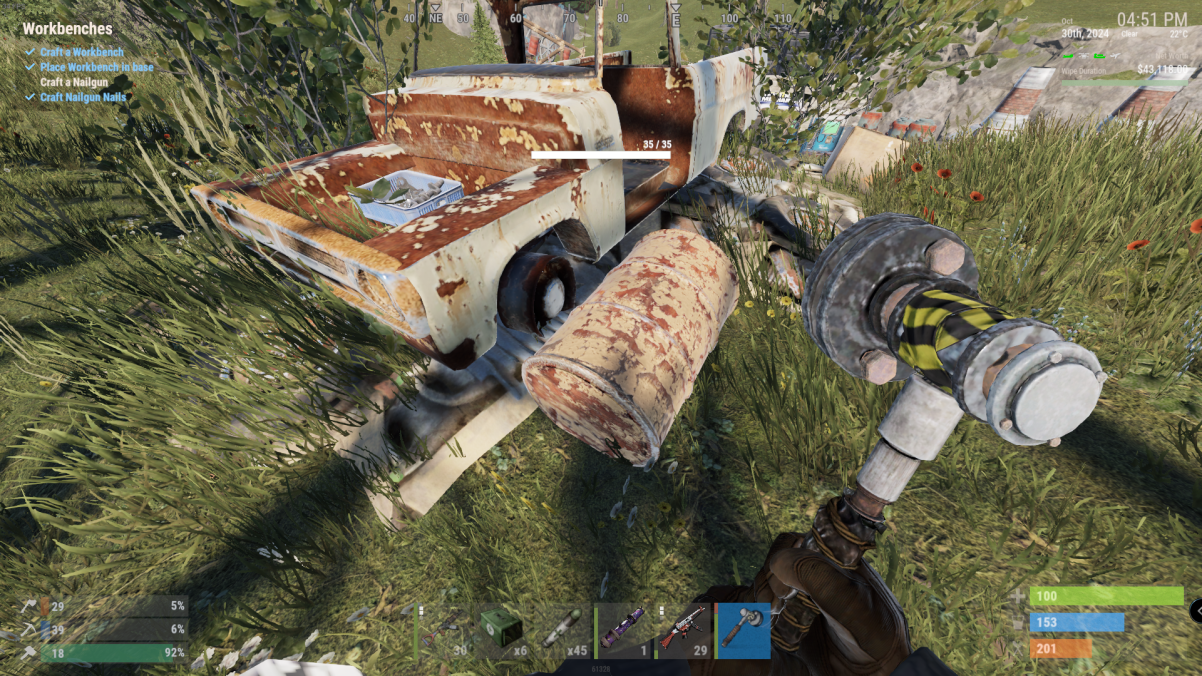Select the hotbar tool slot showing 30
The image size is (1202, 676).
pyautogui.click(x=444, y=630)
